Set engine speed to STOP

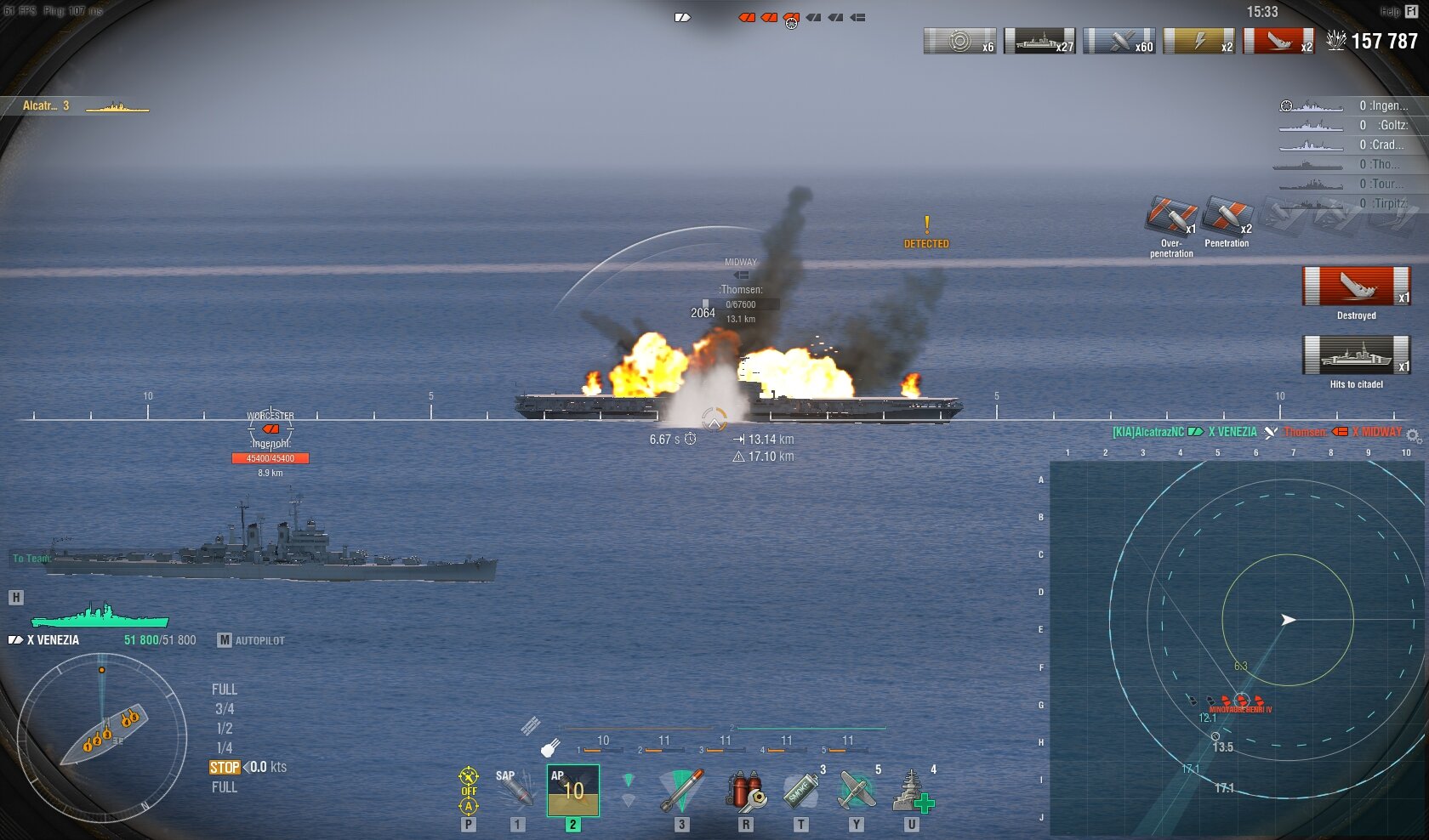click(225, 768)
